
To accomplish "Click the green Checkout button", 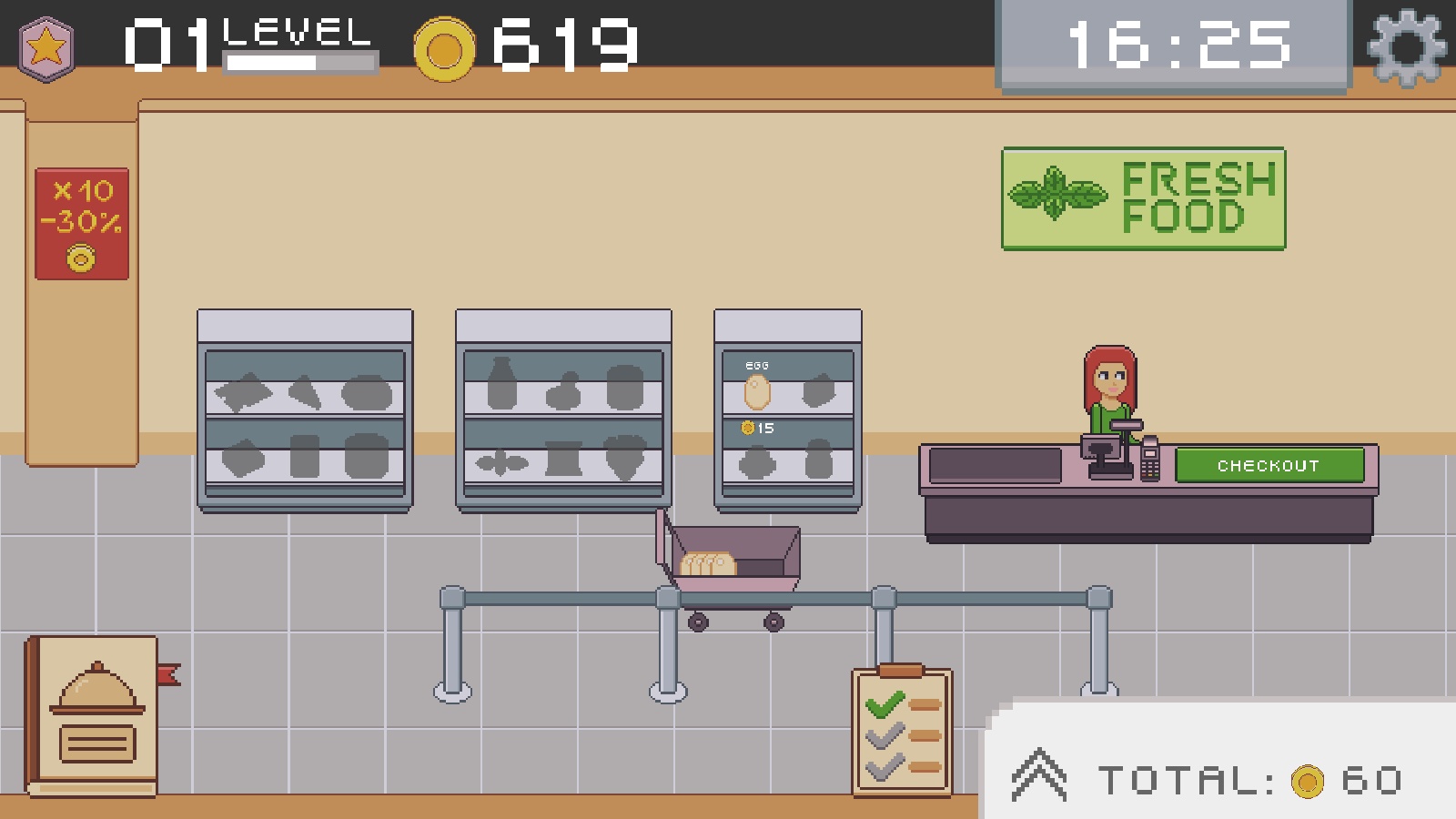I will pos(1269,465).
